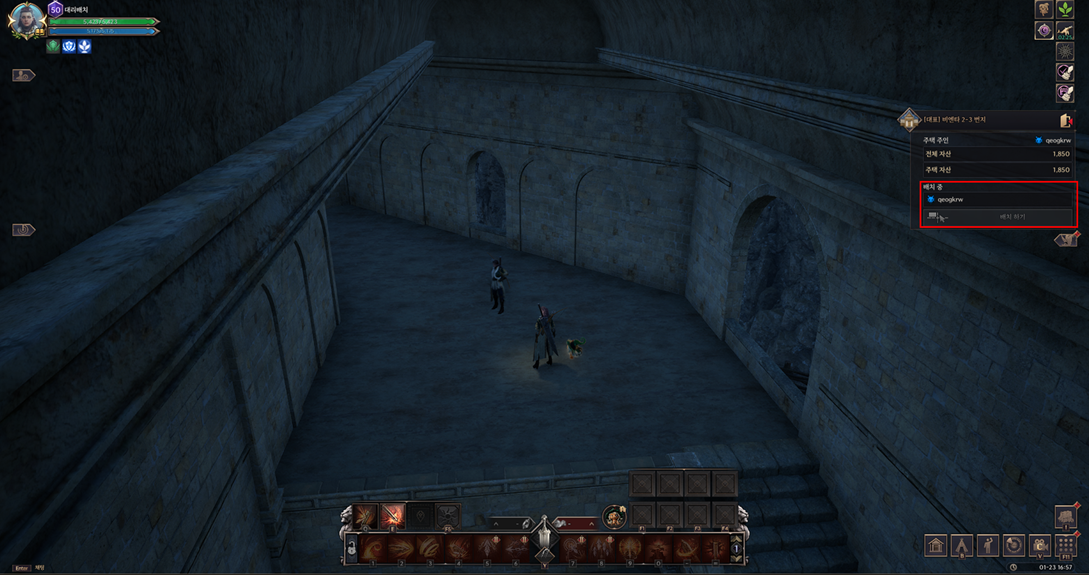The width and height of the screenshot is (1089, 575).
Task: Open the green plant sprout icon
Action: 1066,10
